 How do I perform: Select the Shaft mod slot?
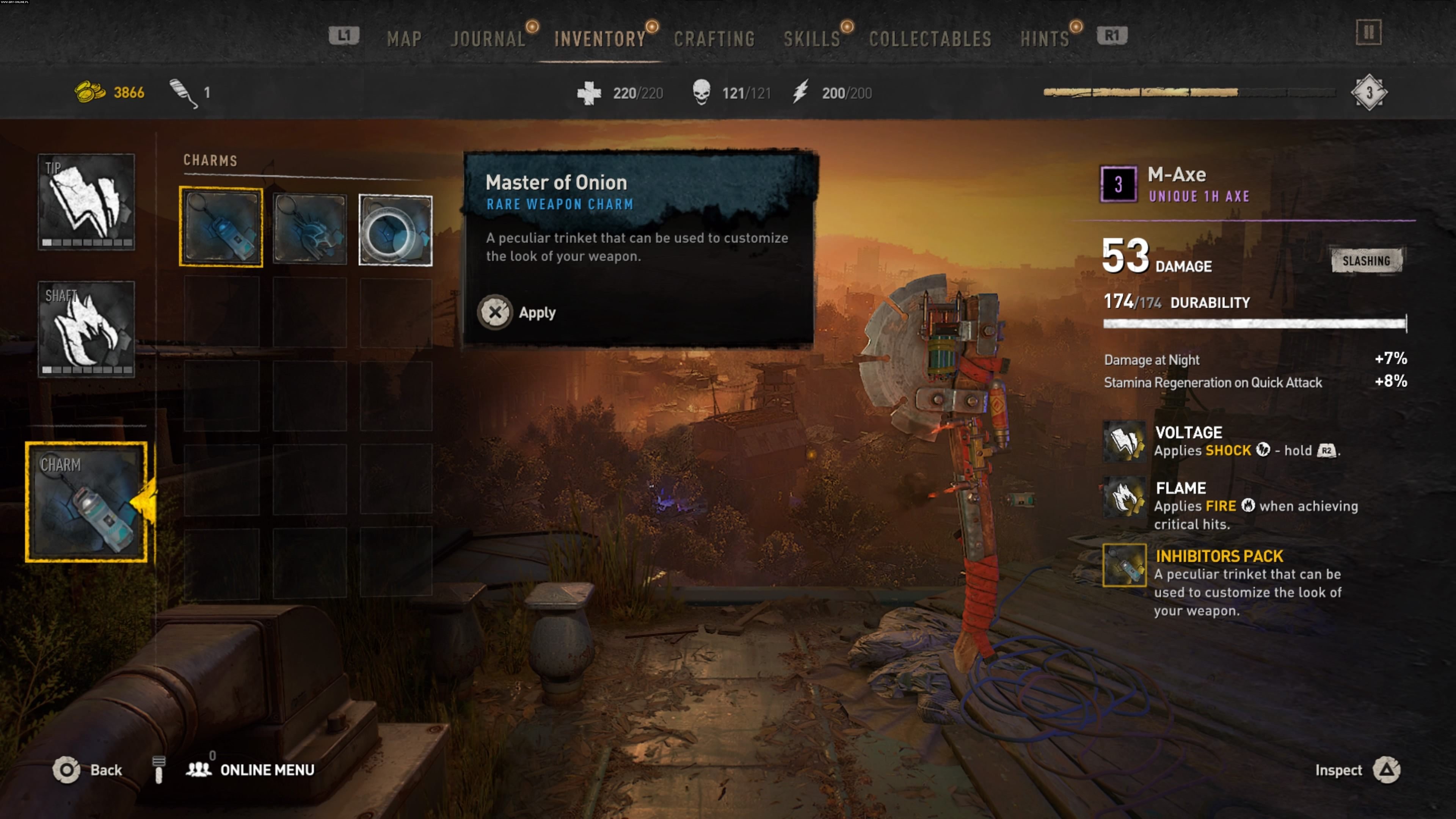tap(86, 329)
